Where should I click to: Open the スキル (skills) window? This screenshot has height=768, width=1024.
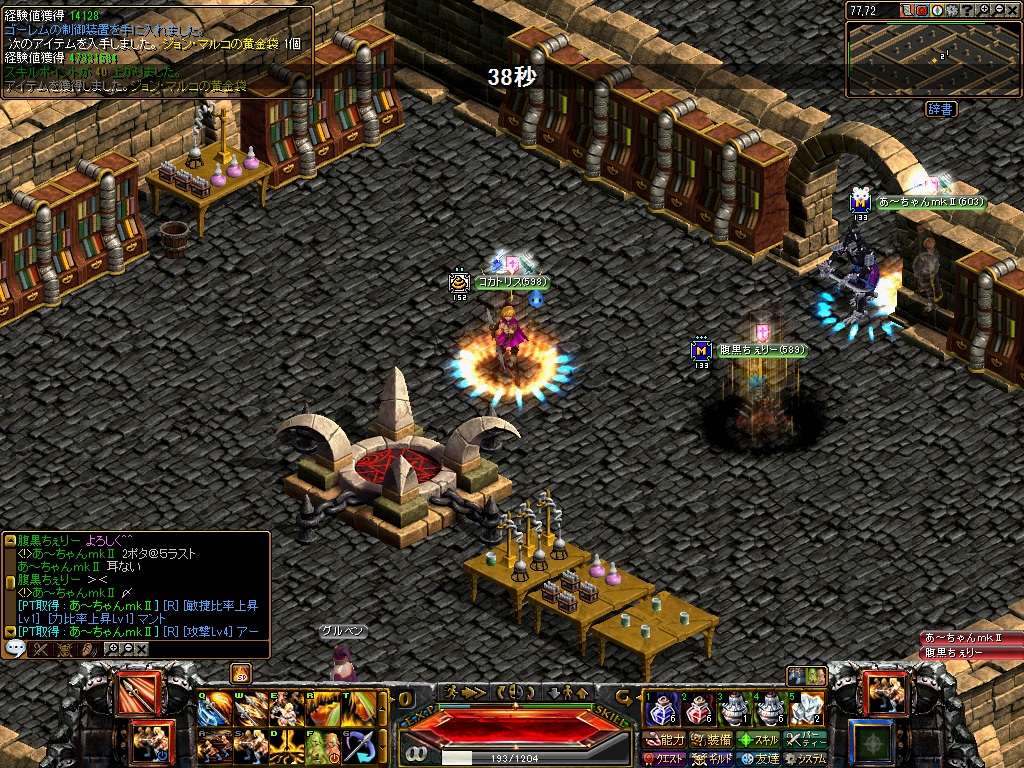(759, 740)
